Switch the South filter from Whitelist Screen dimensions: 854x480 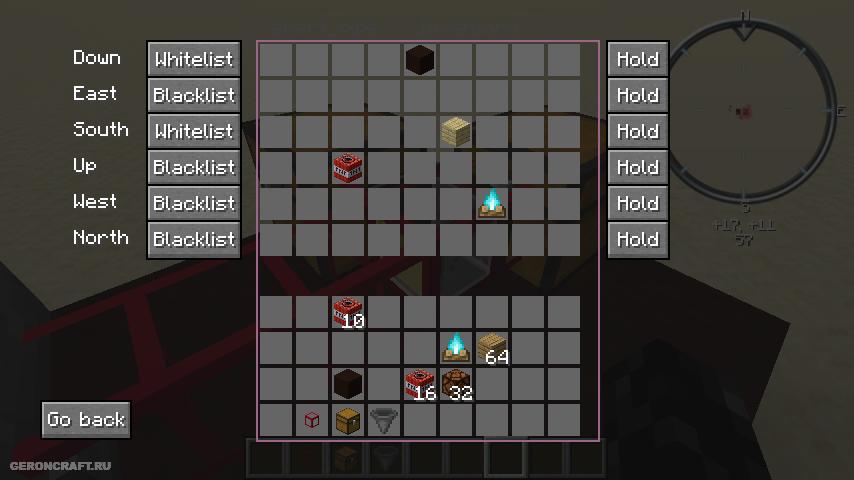pyautogui.click(x=193, y=131)
